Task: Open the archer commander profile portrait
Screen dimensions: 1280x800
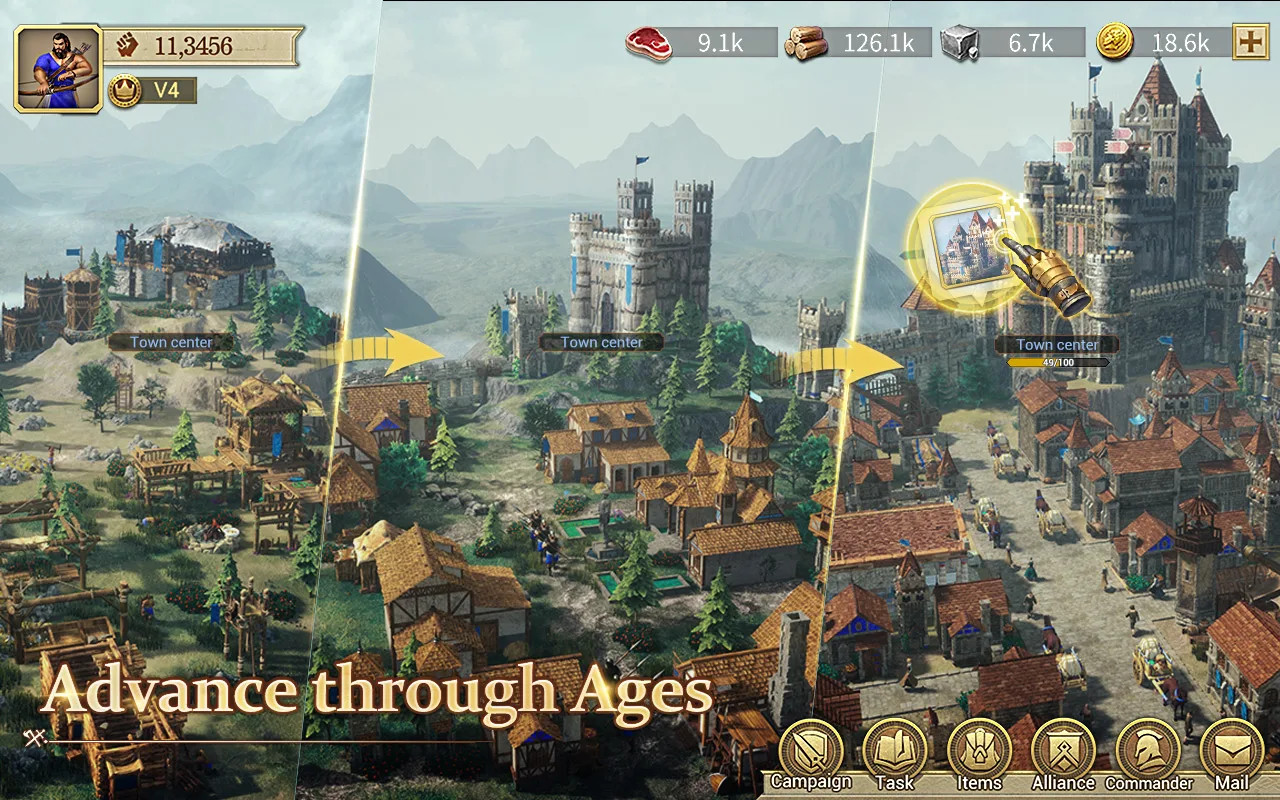Action: click(59, 68)
